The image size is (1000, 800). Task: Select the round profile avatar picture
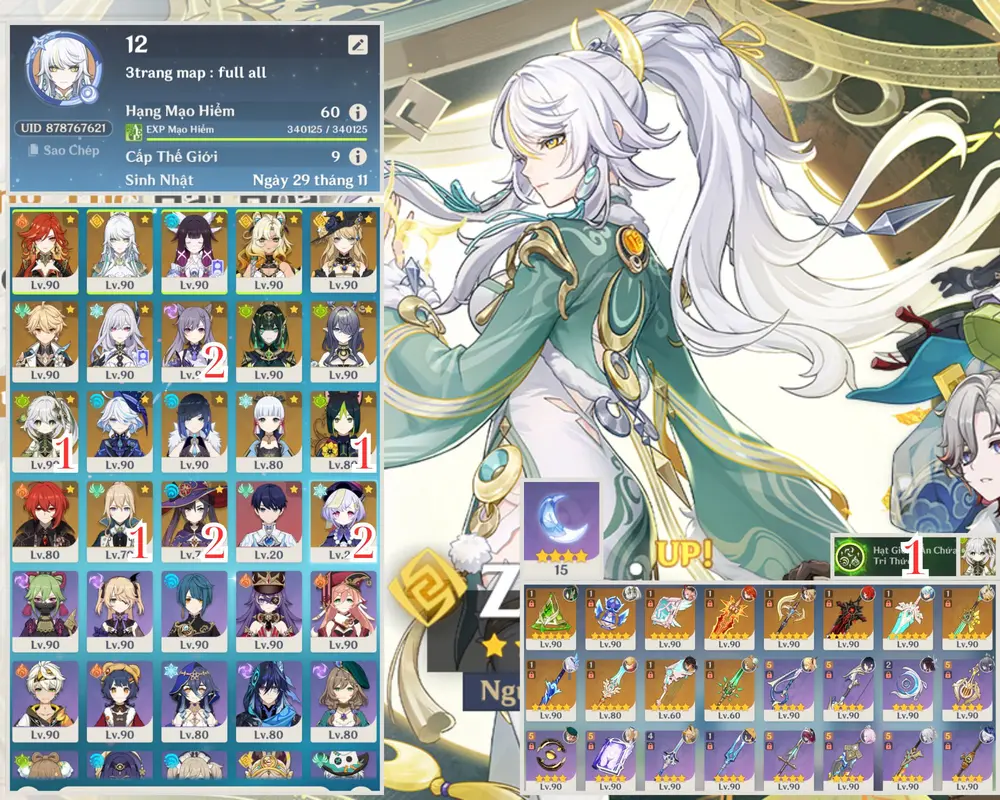(64, 73)
